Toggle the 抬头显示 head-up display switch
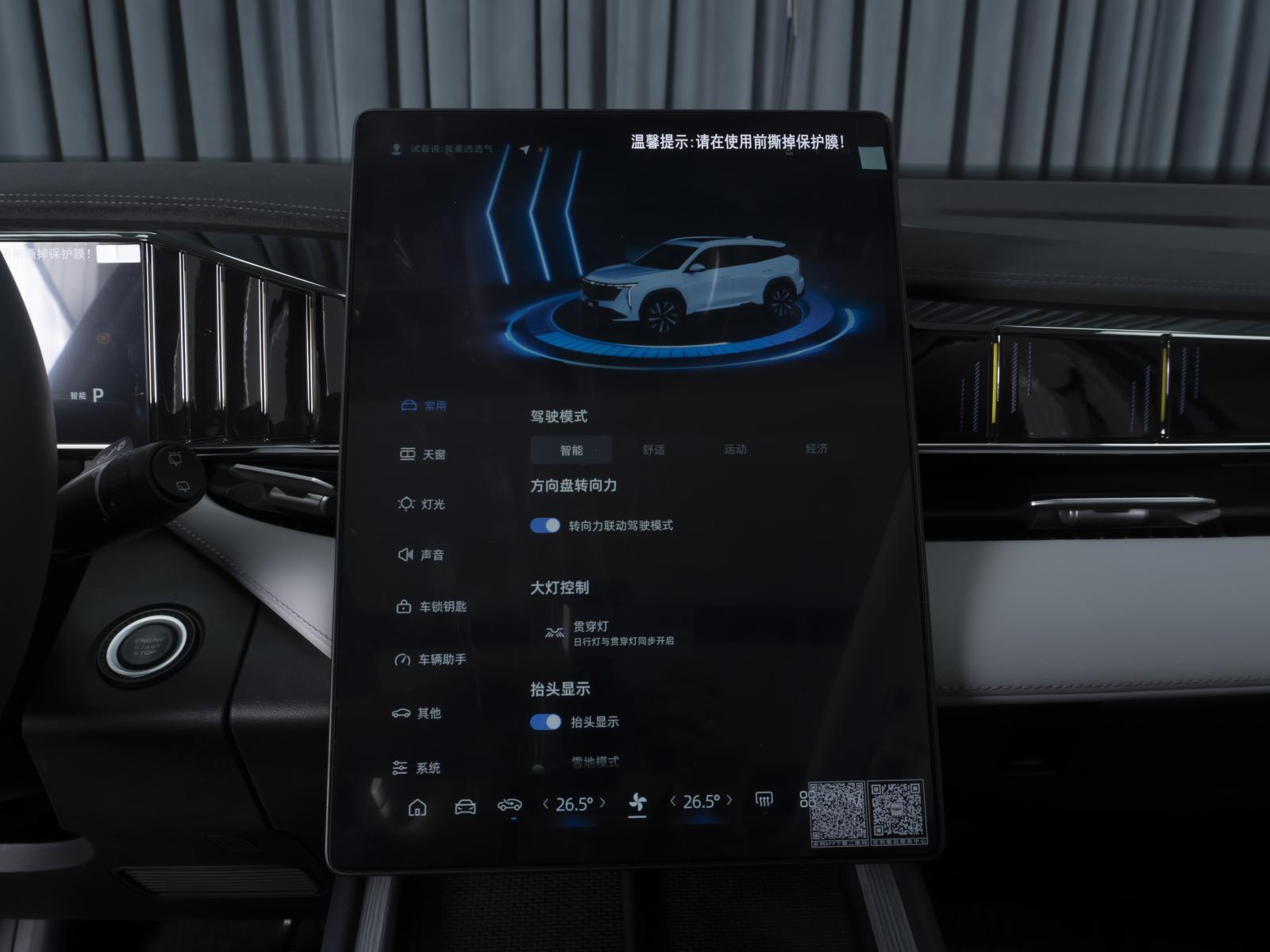 click(545, 721)
